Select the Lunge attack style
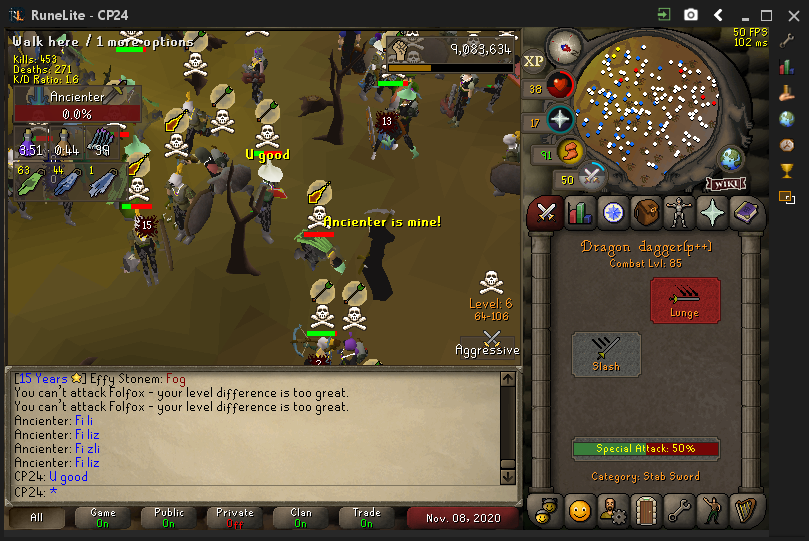Viewport: 809px width, 541px height. (685, 299)
